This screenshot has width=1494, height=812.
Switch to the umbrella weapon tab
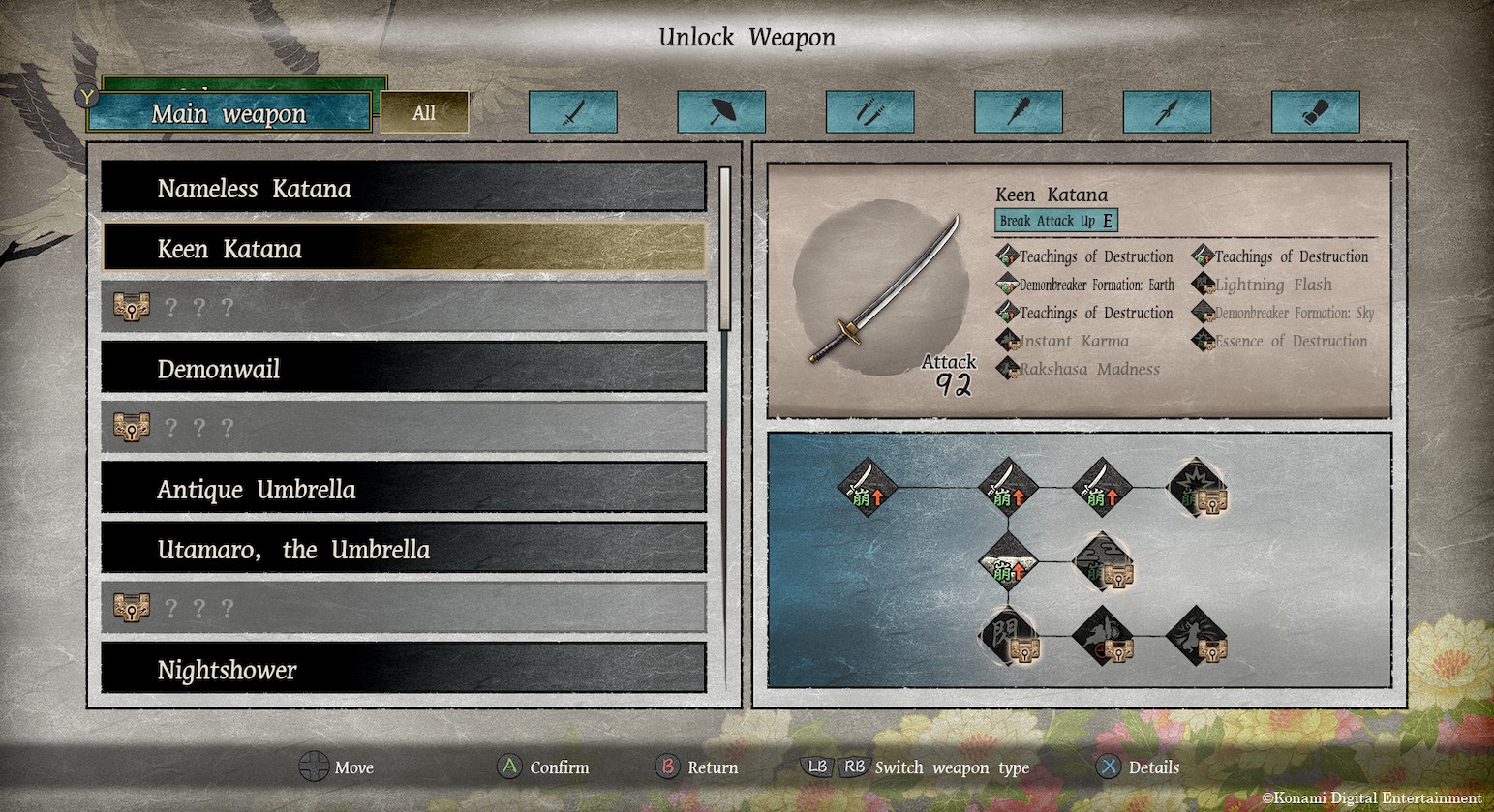click(x=721, y=112)
